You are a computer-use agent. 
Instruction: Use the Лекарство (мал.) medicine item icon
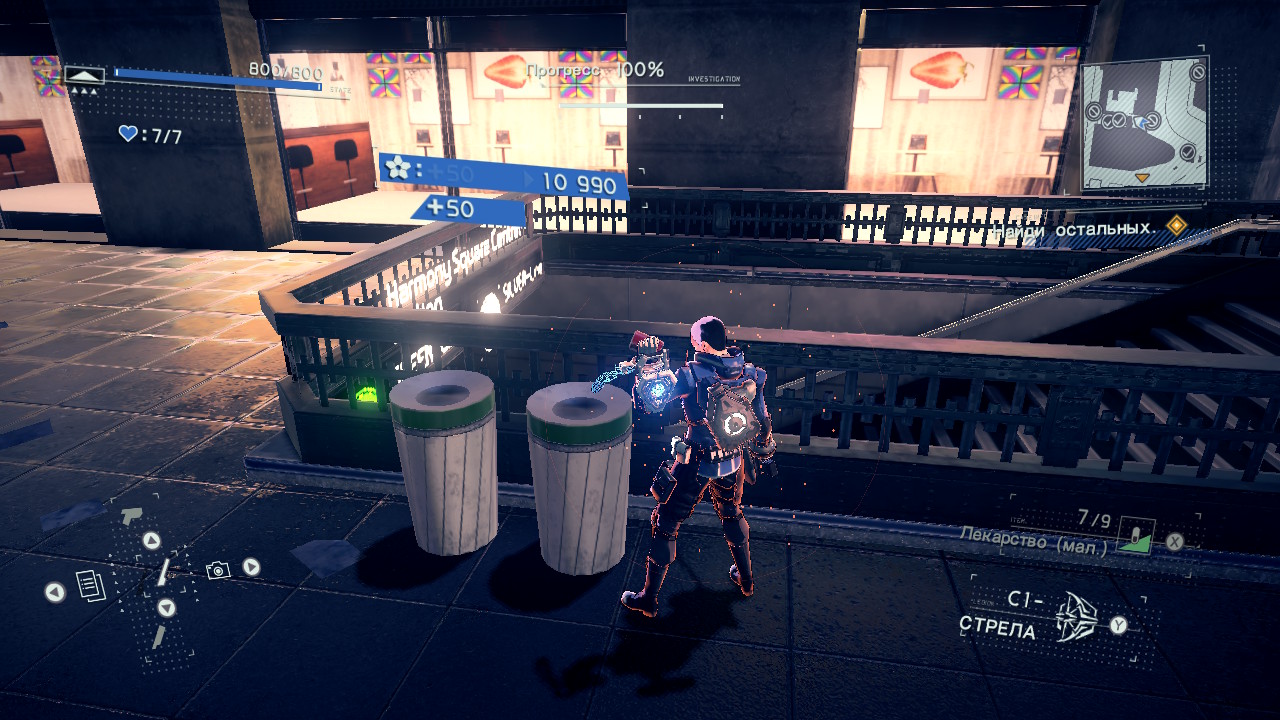[1136, 537]
